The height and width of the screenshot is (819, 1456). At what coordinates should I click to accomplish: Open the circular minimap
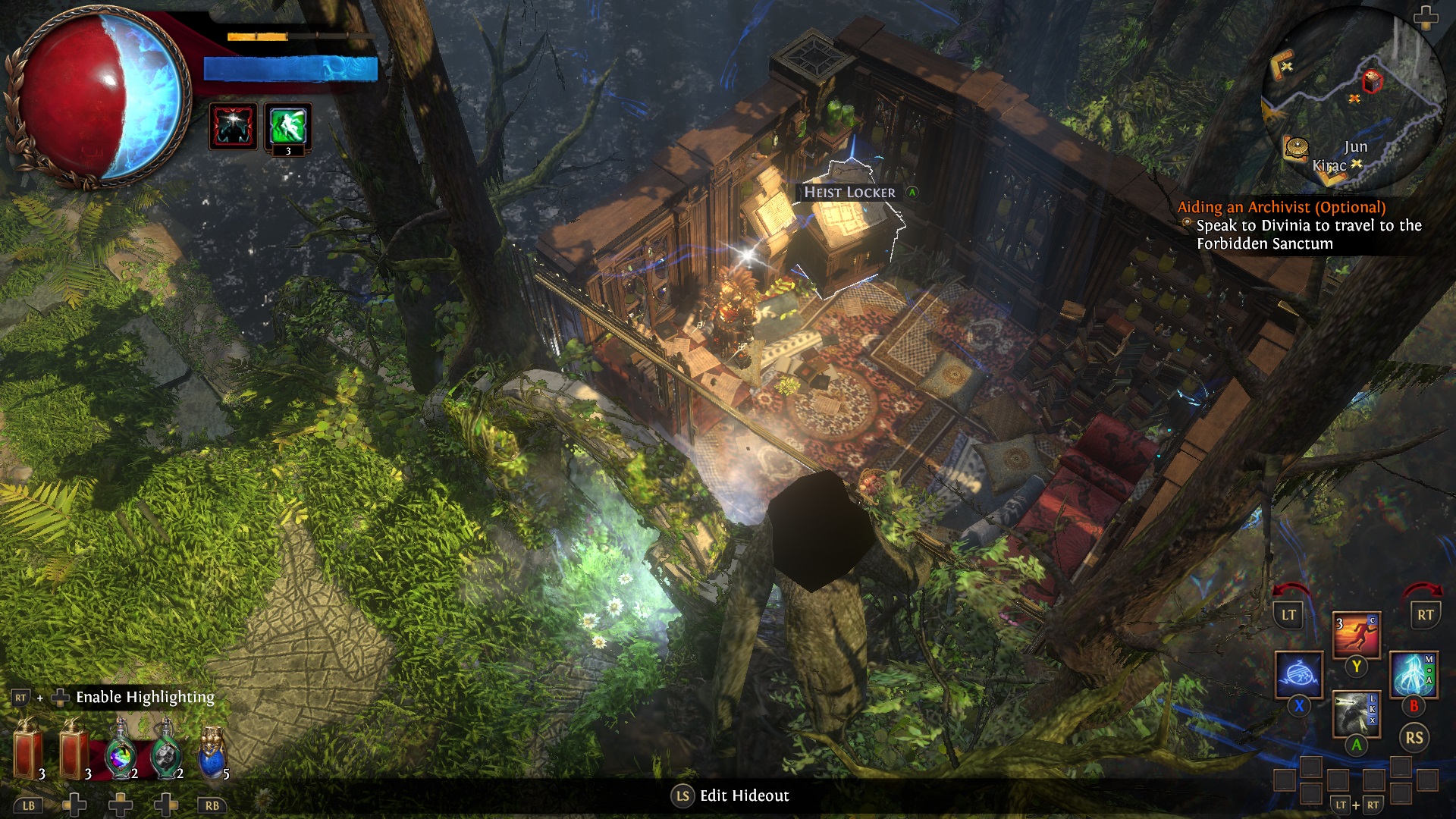[1354, 102]
